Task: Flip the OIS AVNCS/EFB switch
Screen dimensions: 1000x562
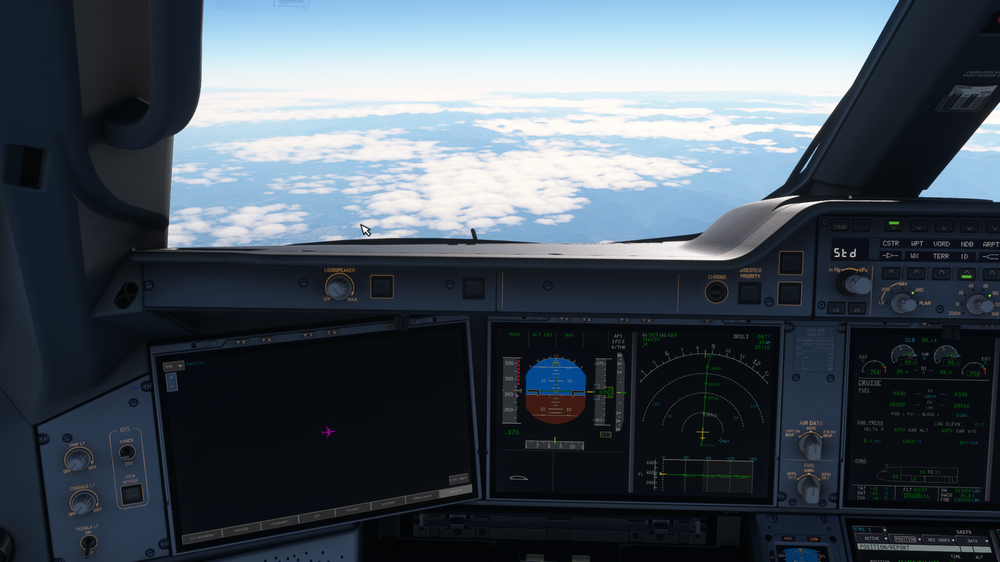Action: point(127,452)
